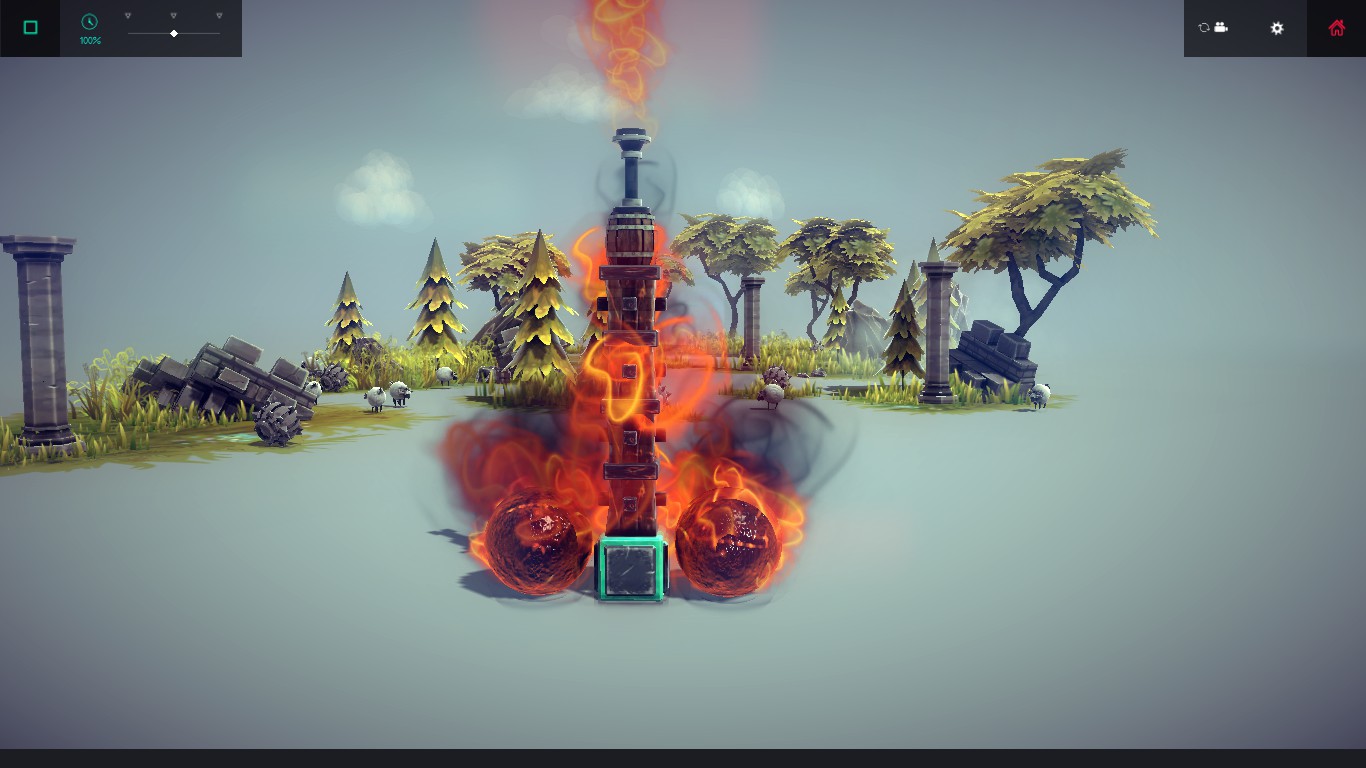The height and width of the screenshot is (768, 1366).
Task: Click the middle notch above the speed slider
Action: pyautogui.click(x=174, y=15)
